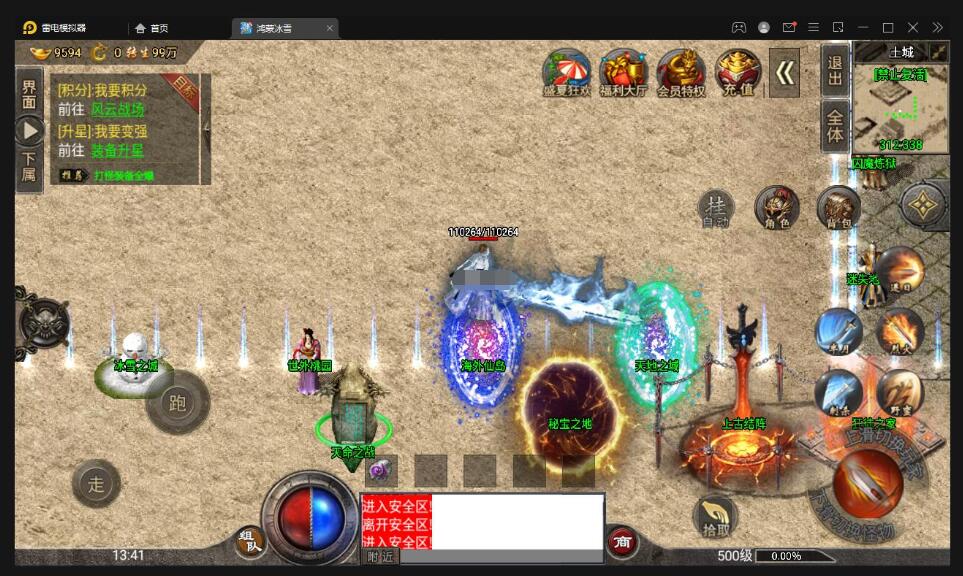Toggle 挂机 auto-combat button
The width and height of the screenshot is (963, 576).
click(x=716, y=210)
